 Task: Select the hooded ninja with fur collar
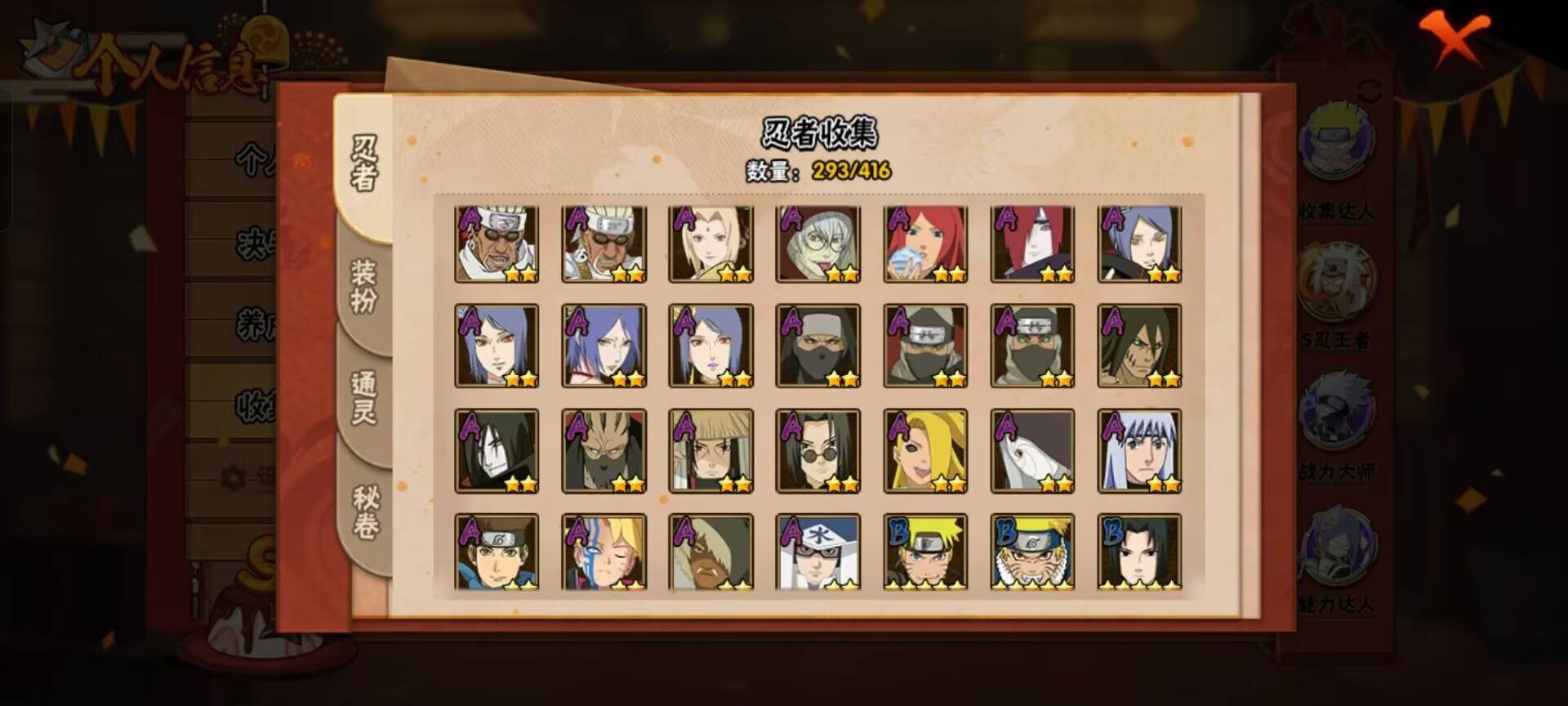pyautogui.click(x=710, y=552)
